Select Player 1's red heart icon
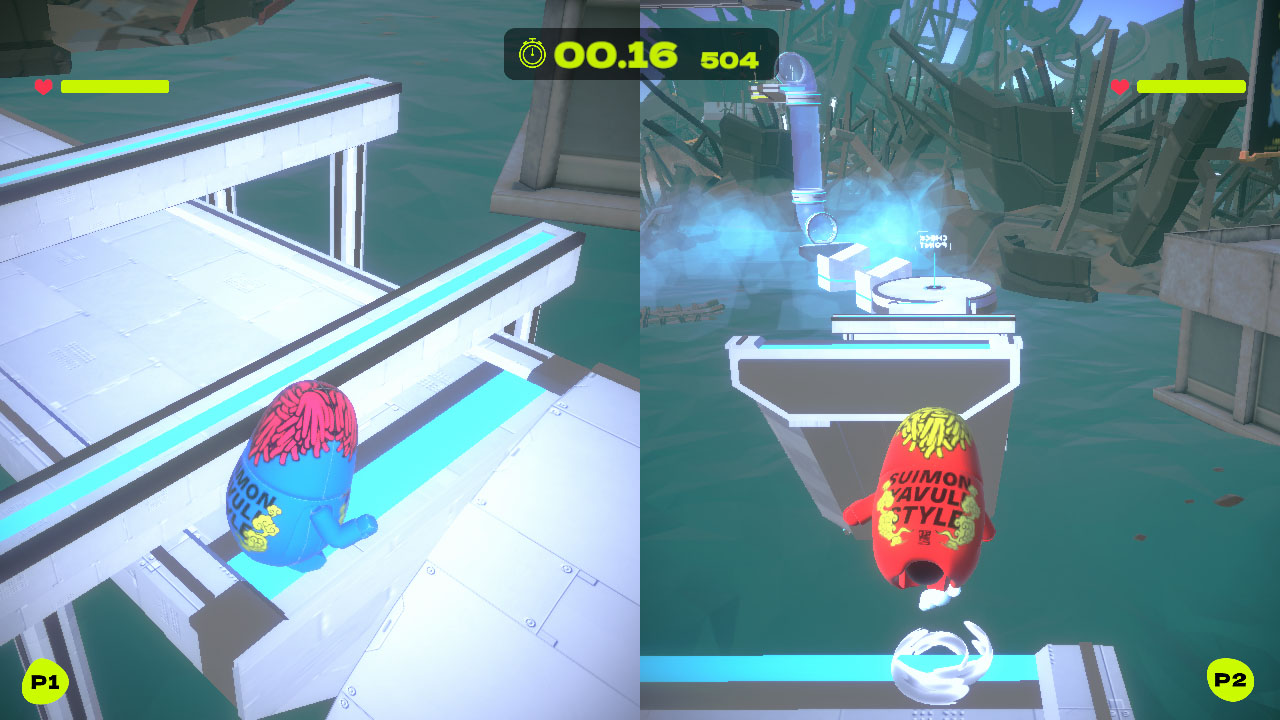Image resolution: width=1280 pixels, height=720 pixels. [x=42, y=86]
